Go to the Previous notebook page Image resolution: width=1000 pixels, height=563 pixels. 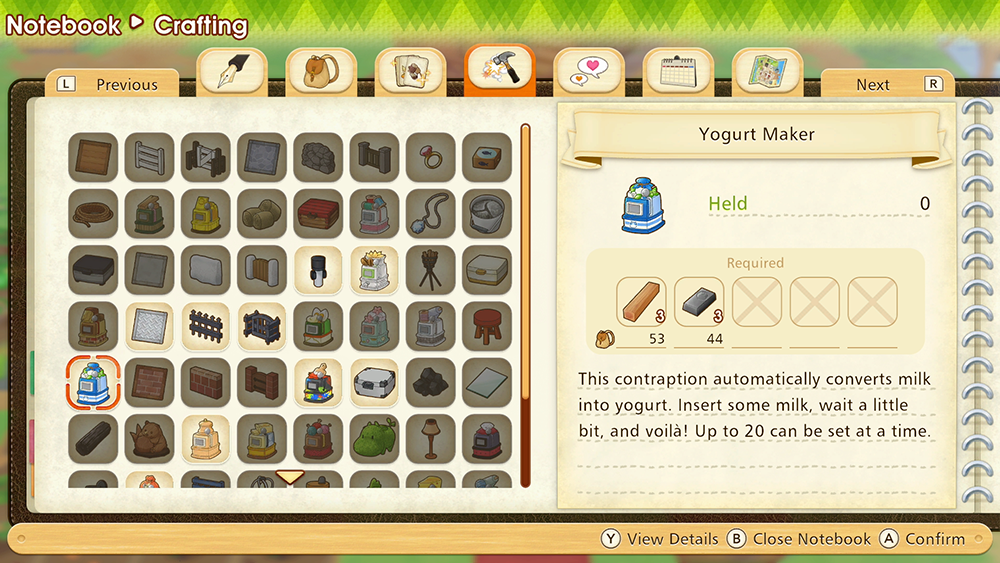[112, 85]
